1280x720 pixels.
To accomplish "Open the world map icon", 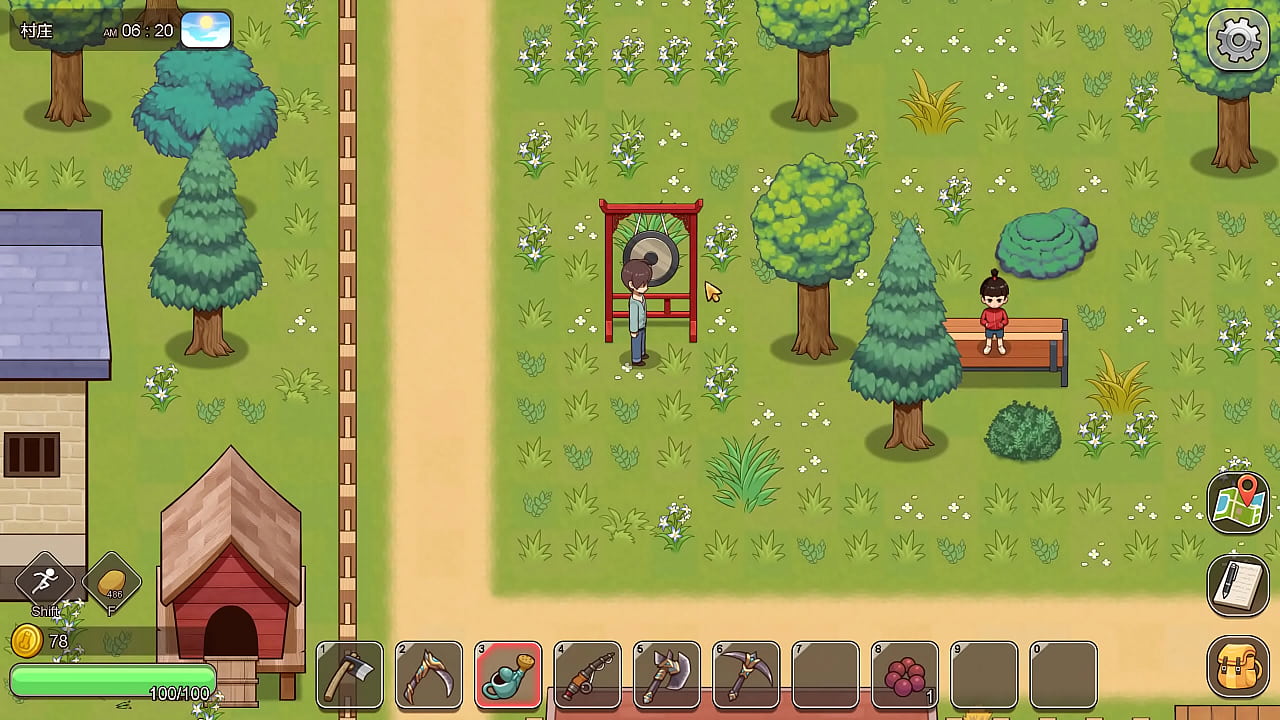I will pos(1238,503).
